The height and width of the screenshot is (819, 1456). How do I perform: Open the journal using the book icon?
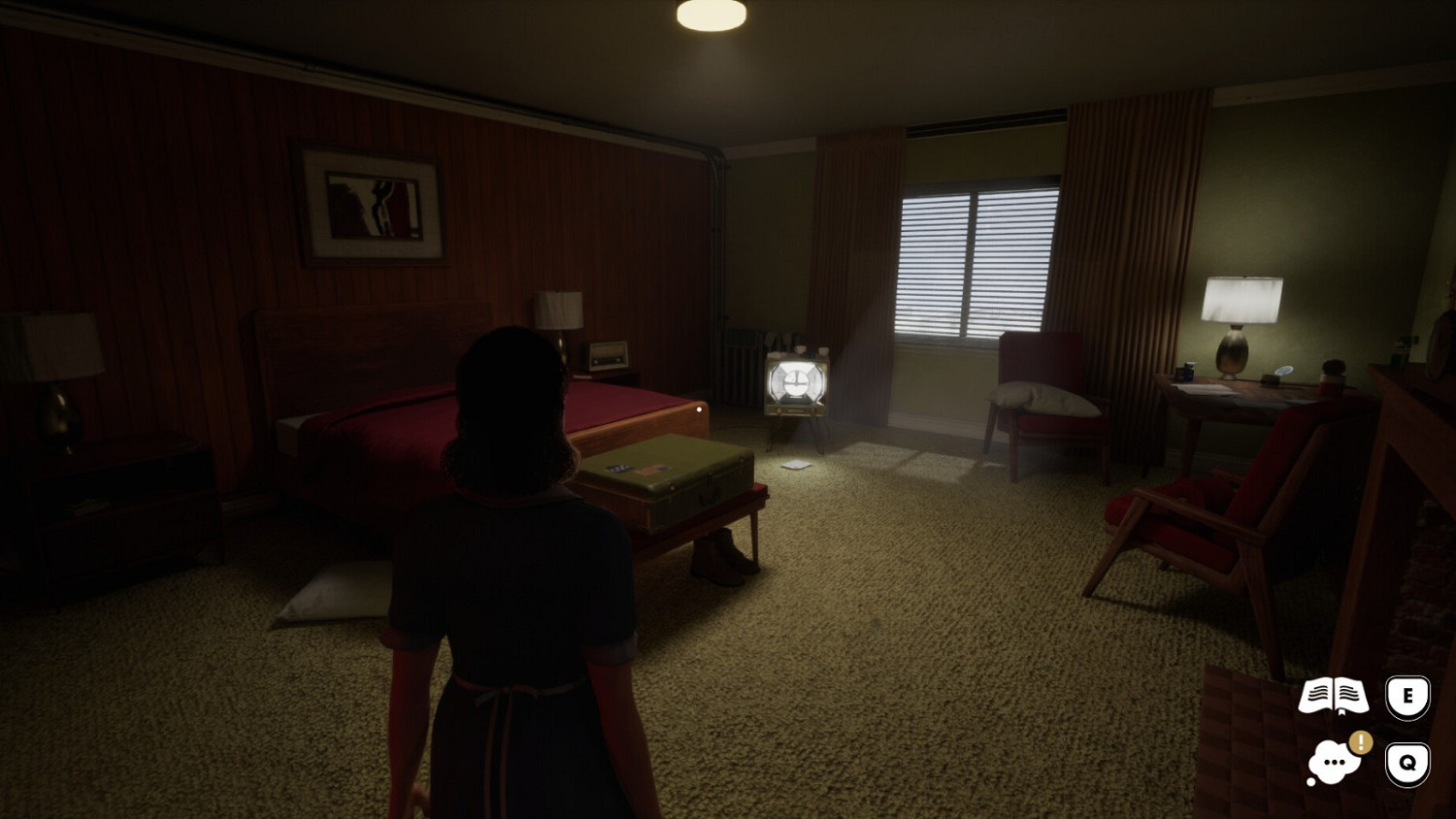point(1335,695)
